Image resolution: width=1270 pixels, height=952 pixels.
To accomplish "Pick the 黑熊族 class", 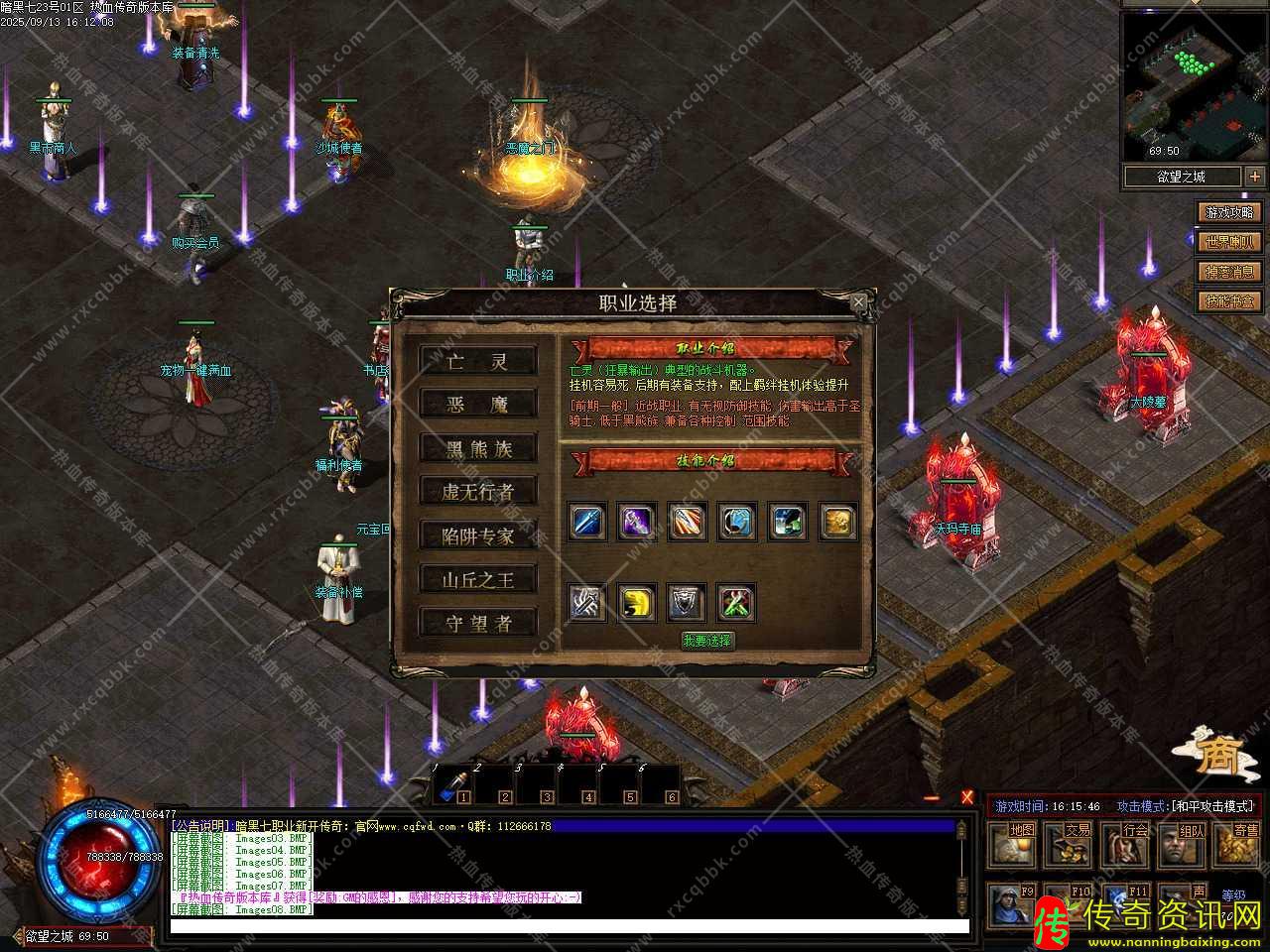I will pyautogui.click(x=477, y=448).
